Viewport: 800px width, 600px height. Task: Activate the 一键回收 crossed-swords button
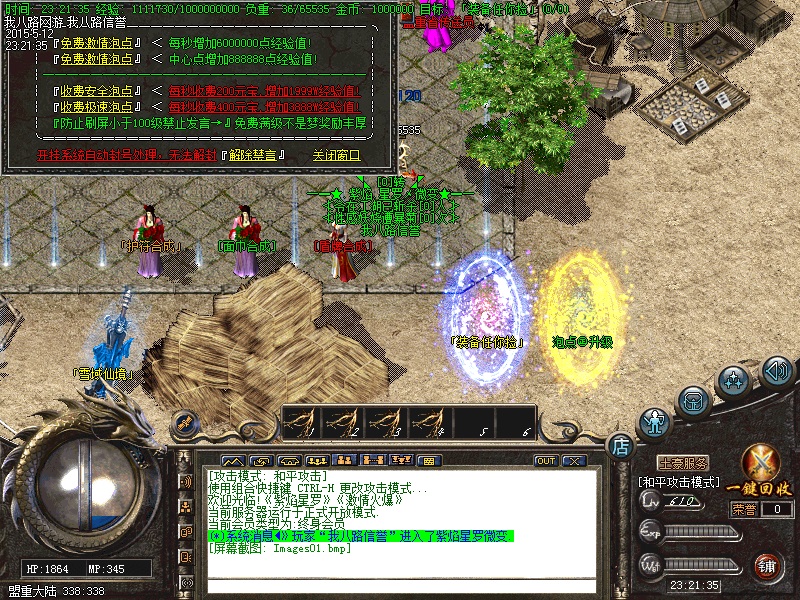pyautogui.click(x=764, y=470)
